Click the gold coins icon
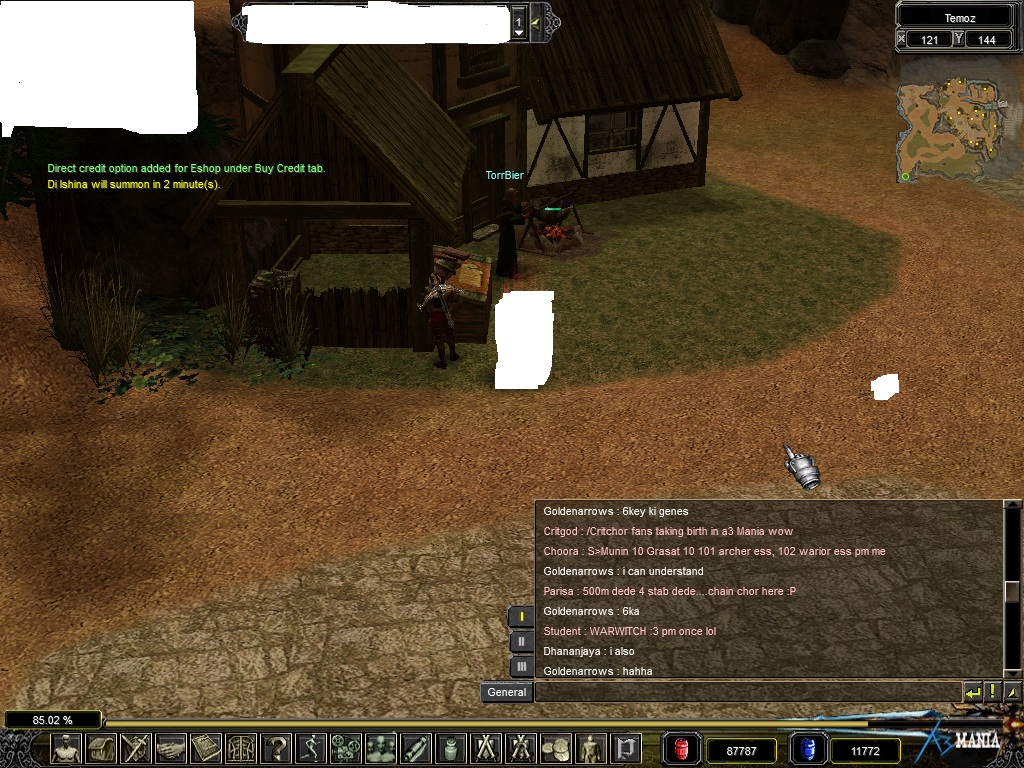 click(555, 748)
